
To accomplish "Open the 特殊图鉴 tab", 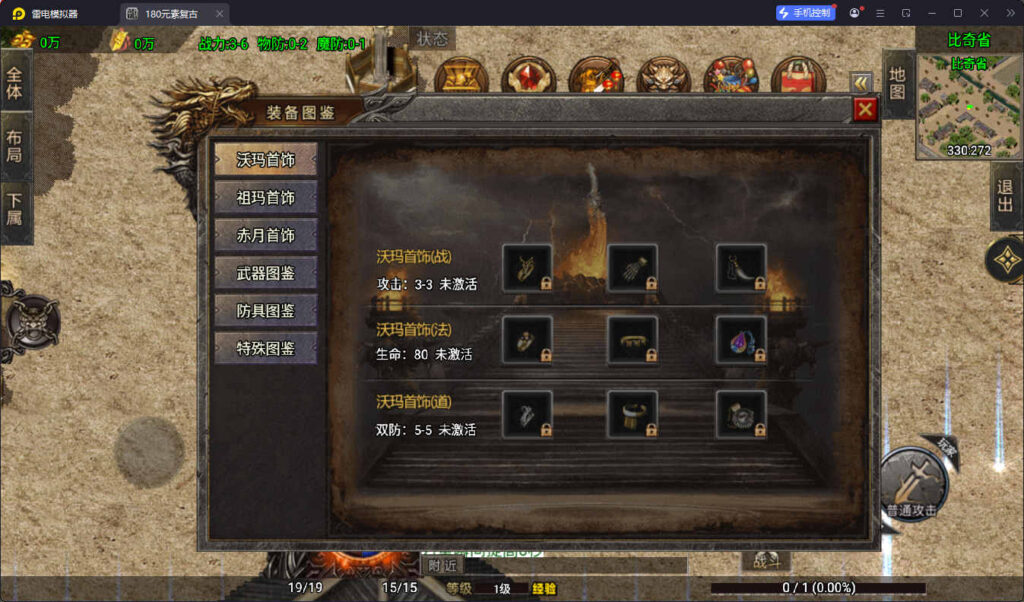I will (266, 348).
